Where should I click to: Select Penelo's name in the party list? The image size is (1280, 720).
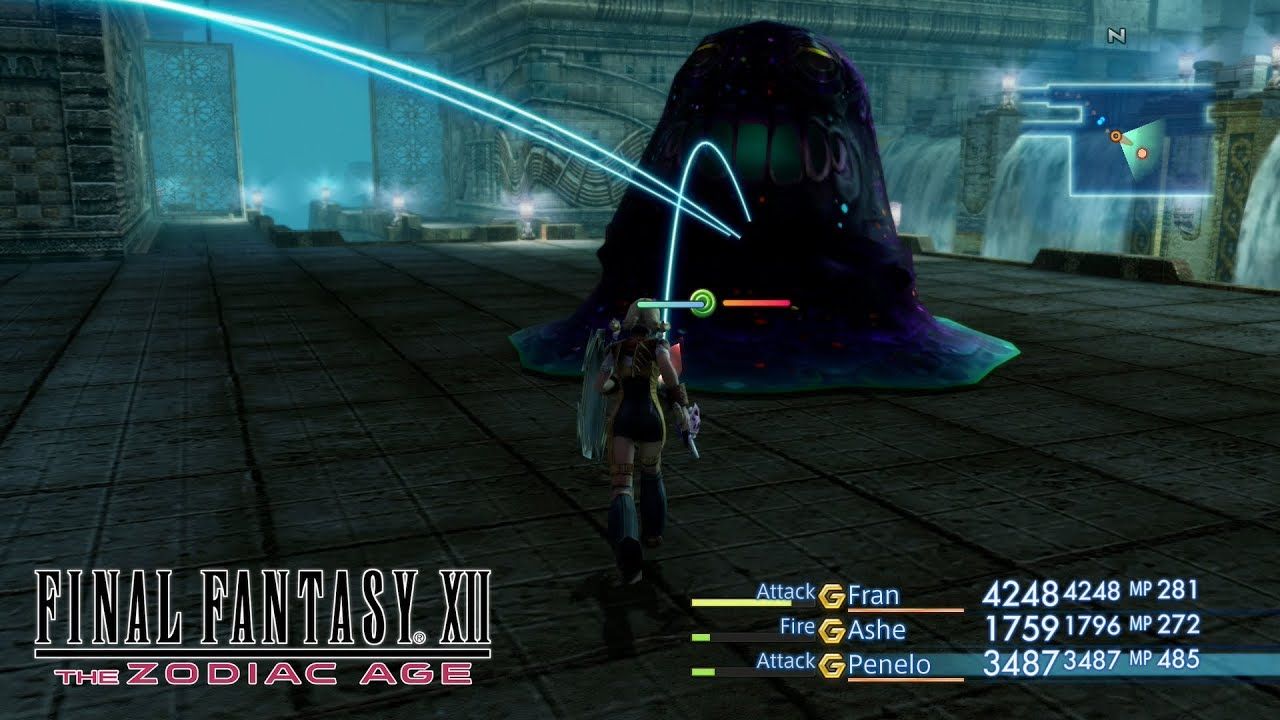pos(891,665)
